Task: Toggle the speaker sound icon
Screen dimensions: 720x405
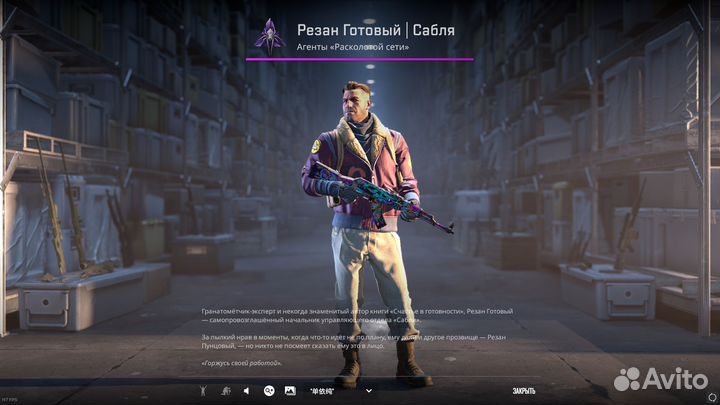Action: pos(247,390)
